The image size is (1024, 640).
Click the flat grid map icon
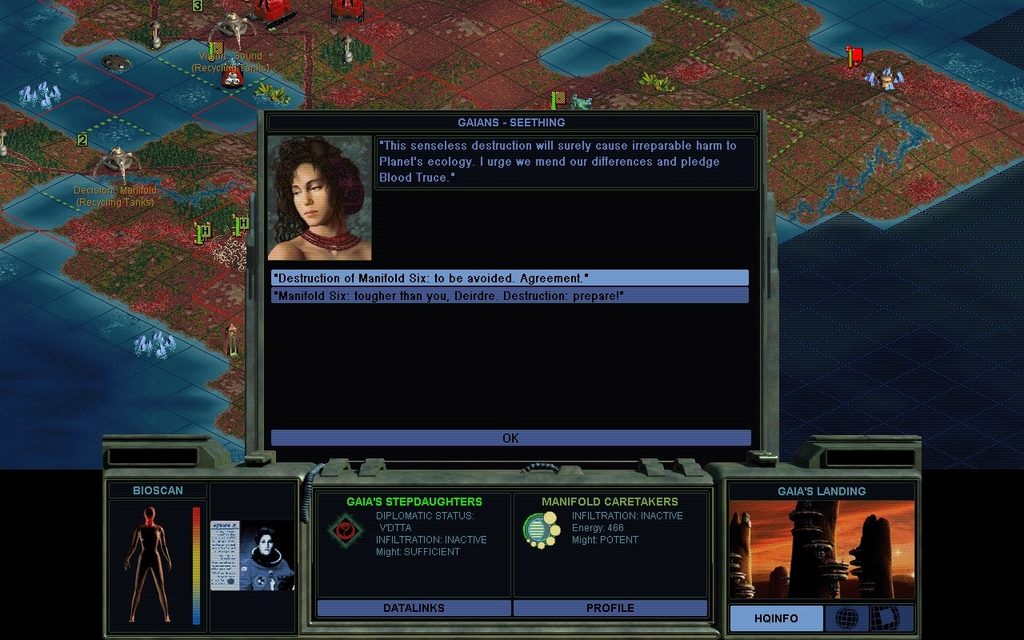pos(885,619)
